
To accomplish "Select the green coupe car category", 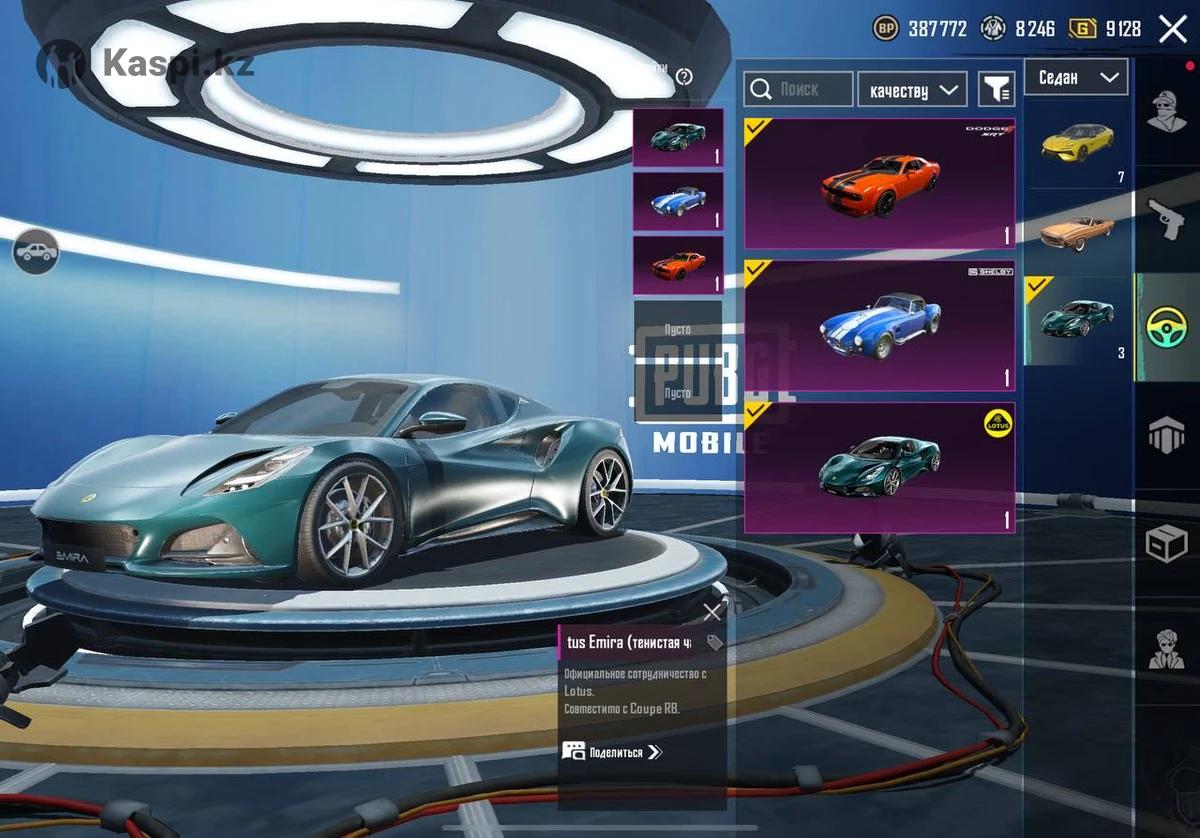I will point(1077,320).
